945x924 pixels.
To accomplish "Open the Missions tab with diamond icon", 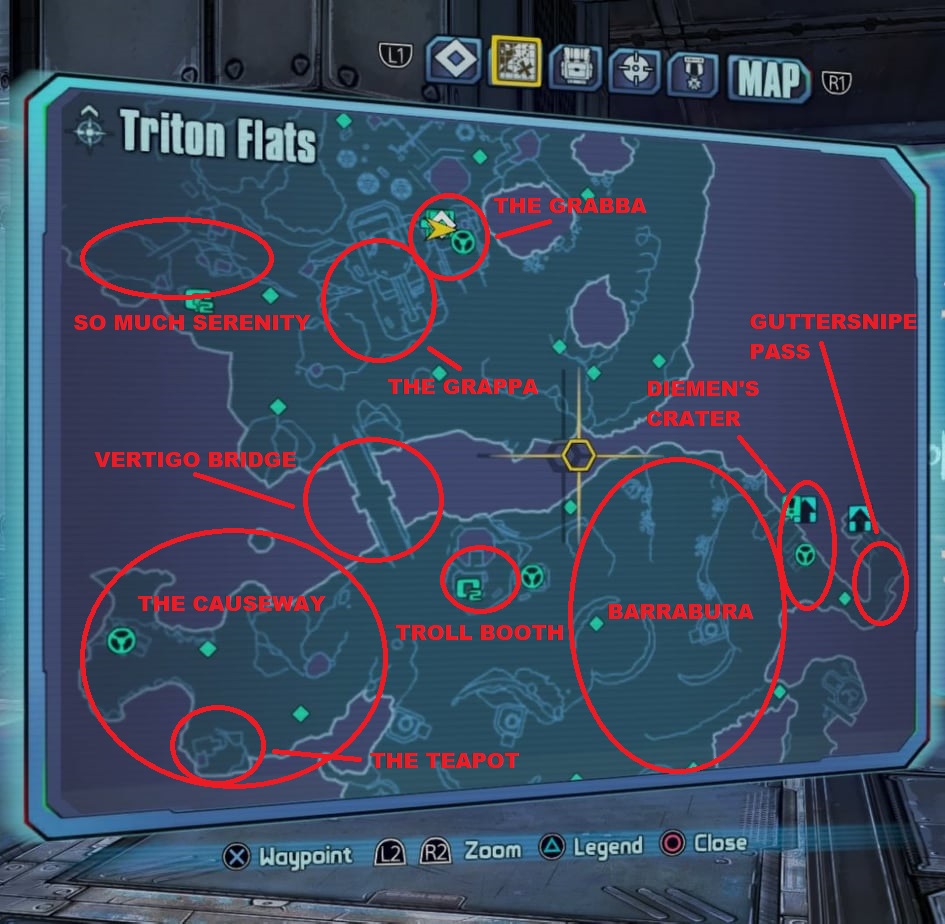I will 454,61.
